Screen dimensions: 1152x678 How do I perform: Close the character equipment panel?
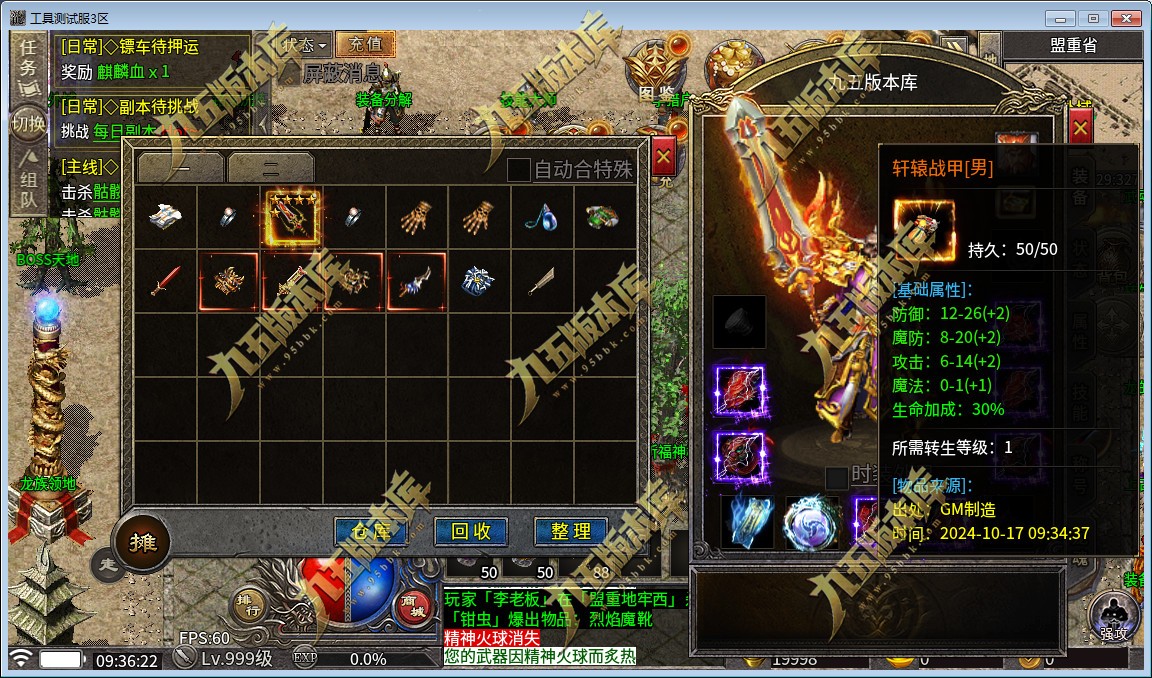click(x=1080, y=128)
